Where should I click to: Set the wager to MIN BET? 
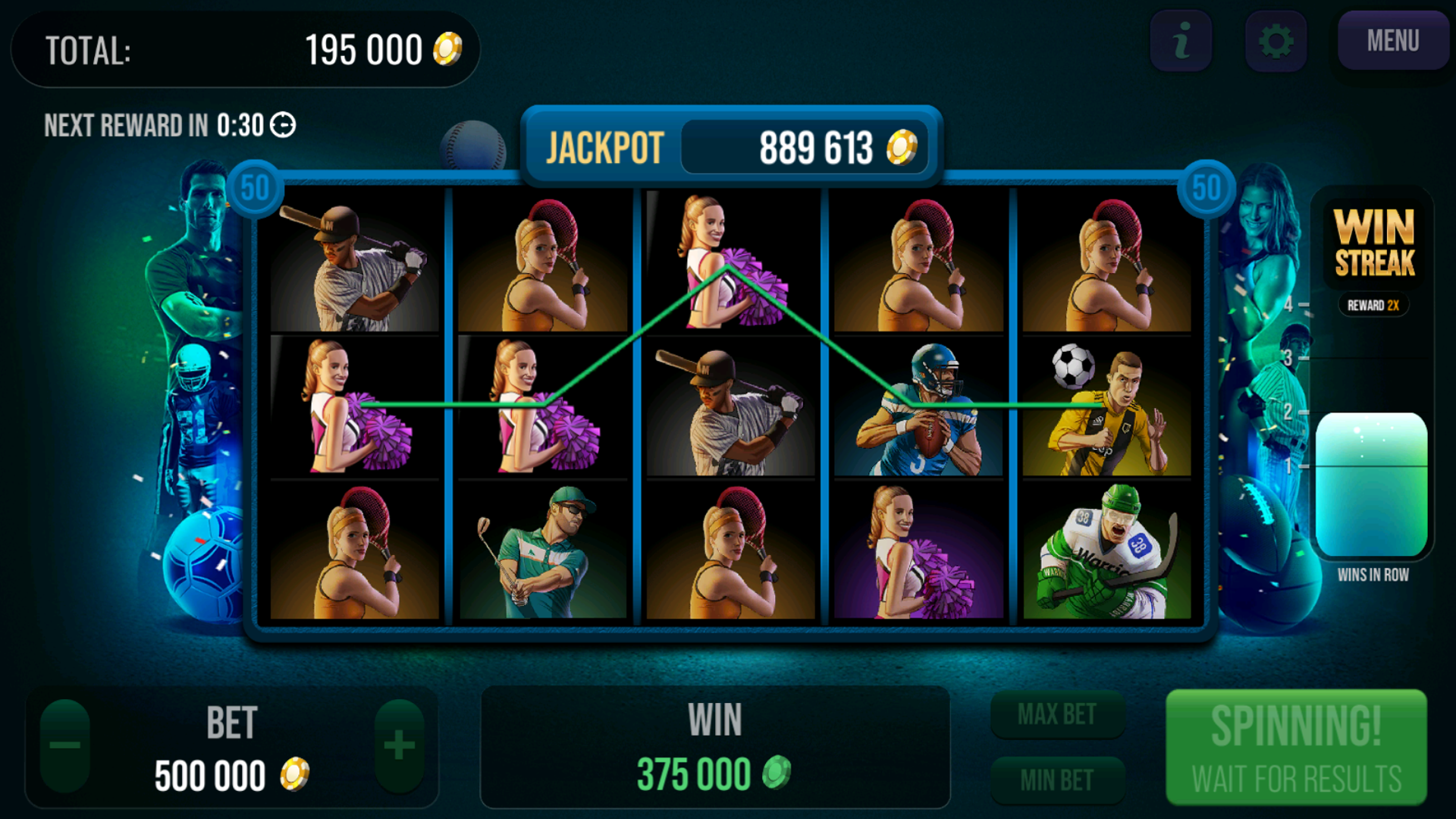1057,780
